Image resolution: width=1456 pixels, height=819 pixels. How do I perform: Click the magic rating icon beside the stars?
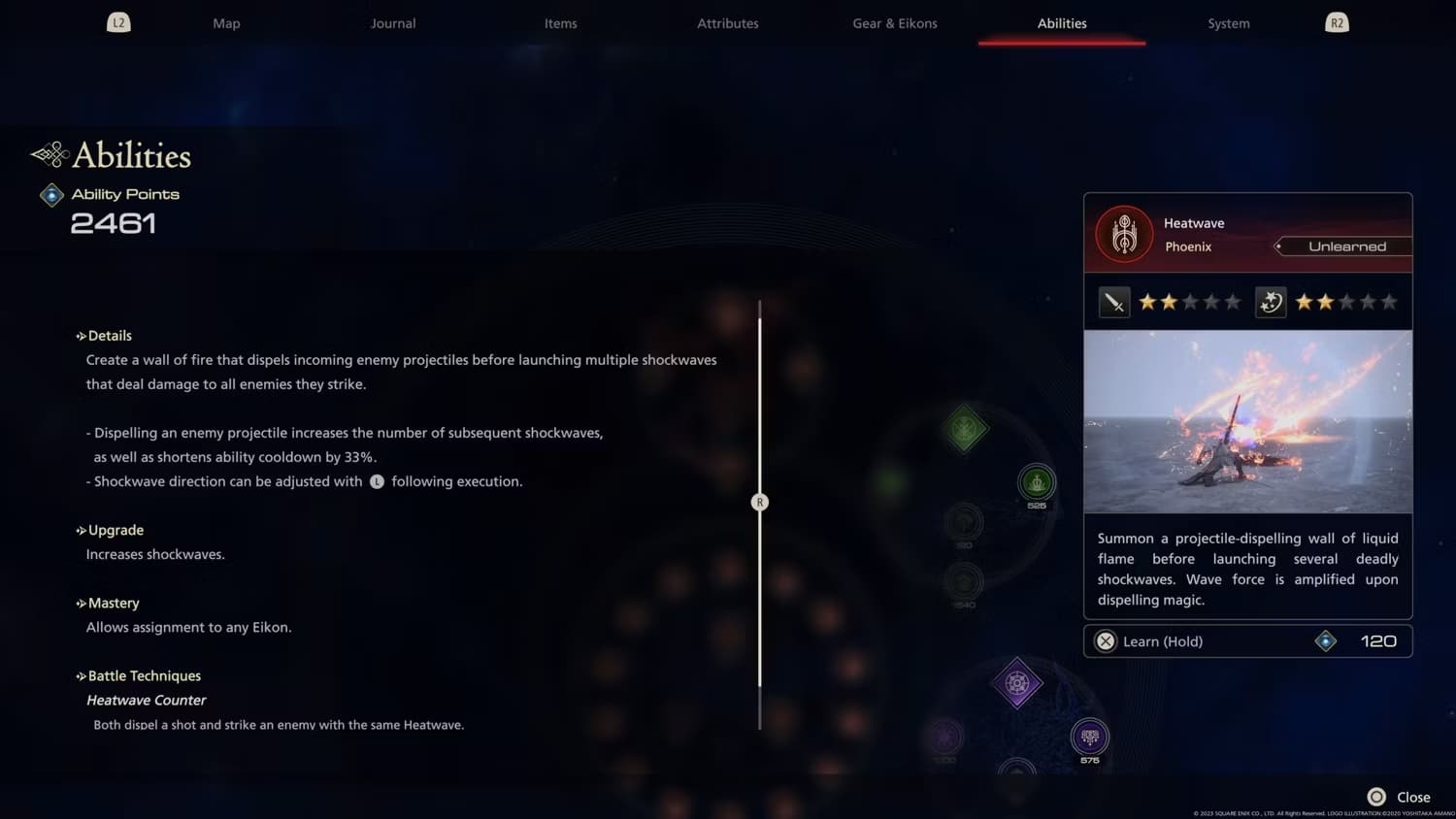(x=1270, y=301)
